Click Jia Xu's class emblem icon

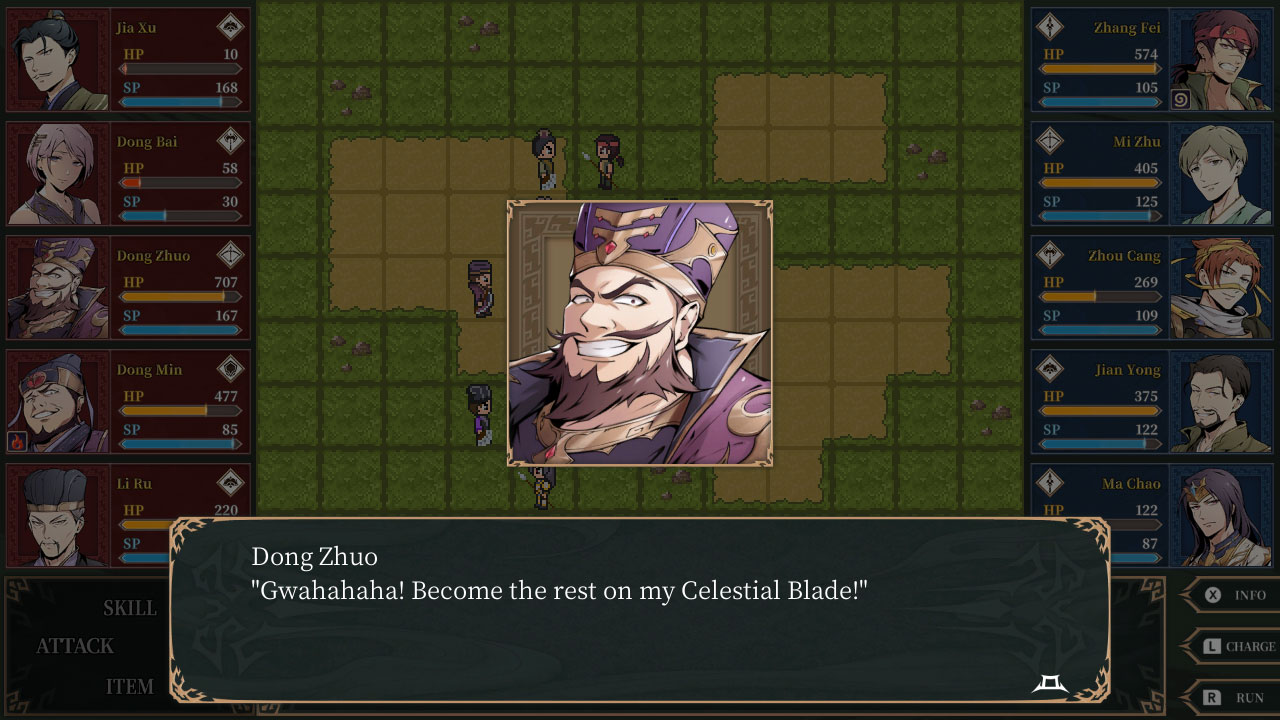231,28
